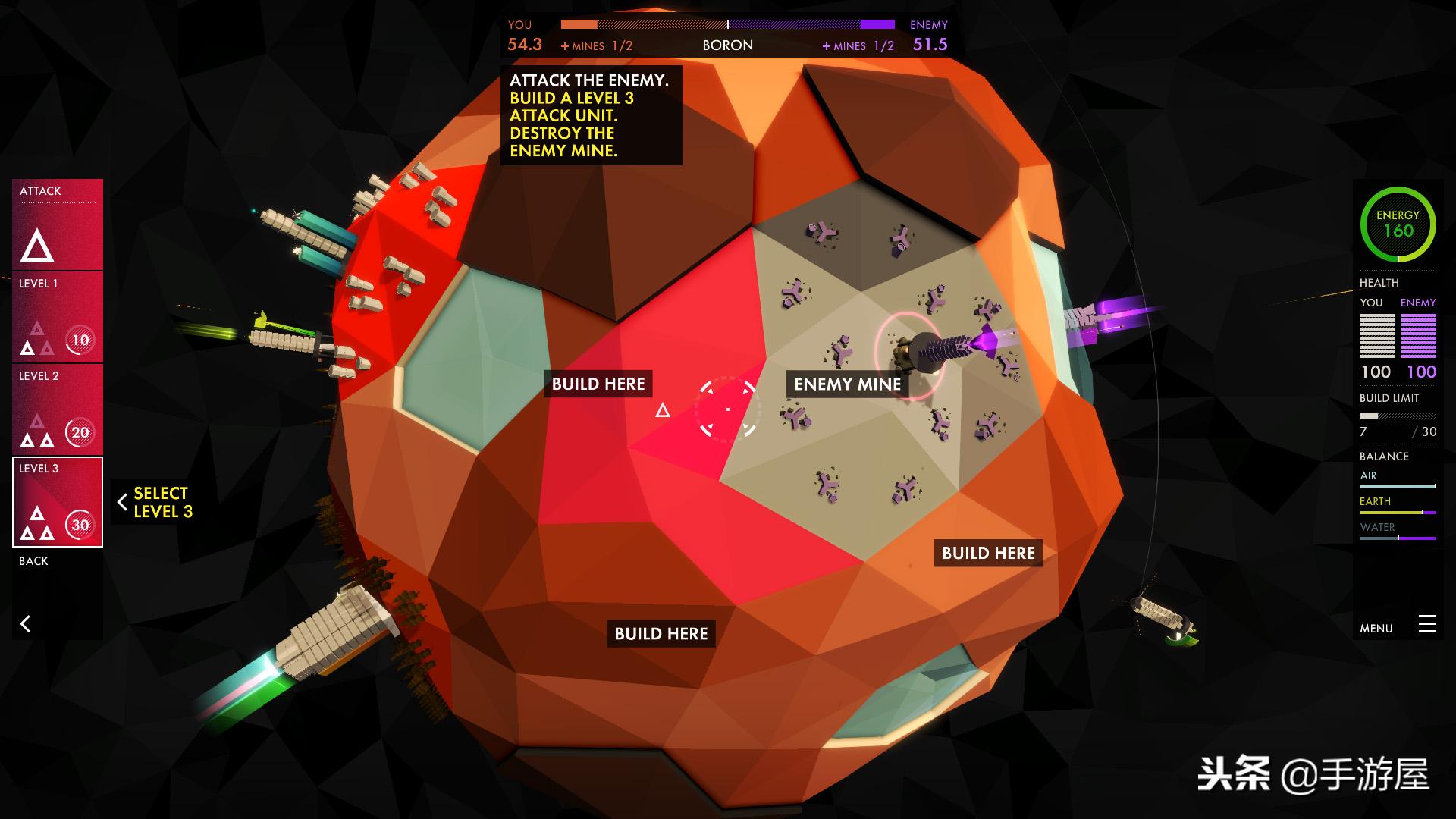Click the bottom BUILD HERE placement label
The image size is (1456, 819).
coord(661,633)
